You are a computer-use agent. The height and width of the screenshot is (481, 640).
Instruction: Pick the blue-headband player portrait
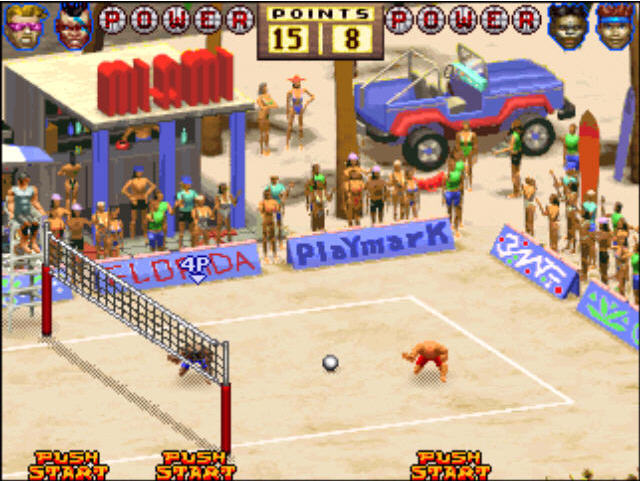[x=616, y=25]
